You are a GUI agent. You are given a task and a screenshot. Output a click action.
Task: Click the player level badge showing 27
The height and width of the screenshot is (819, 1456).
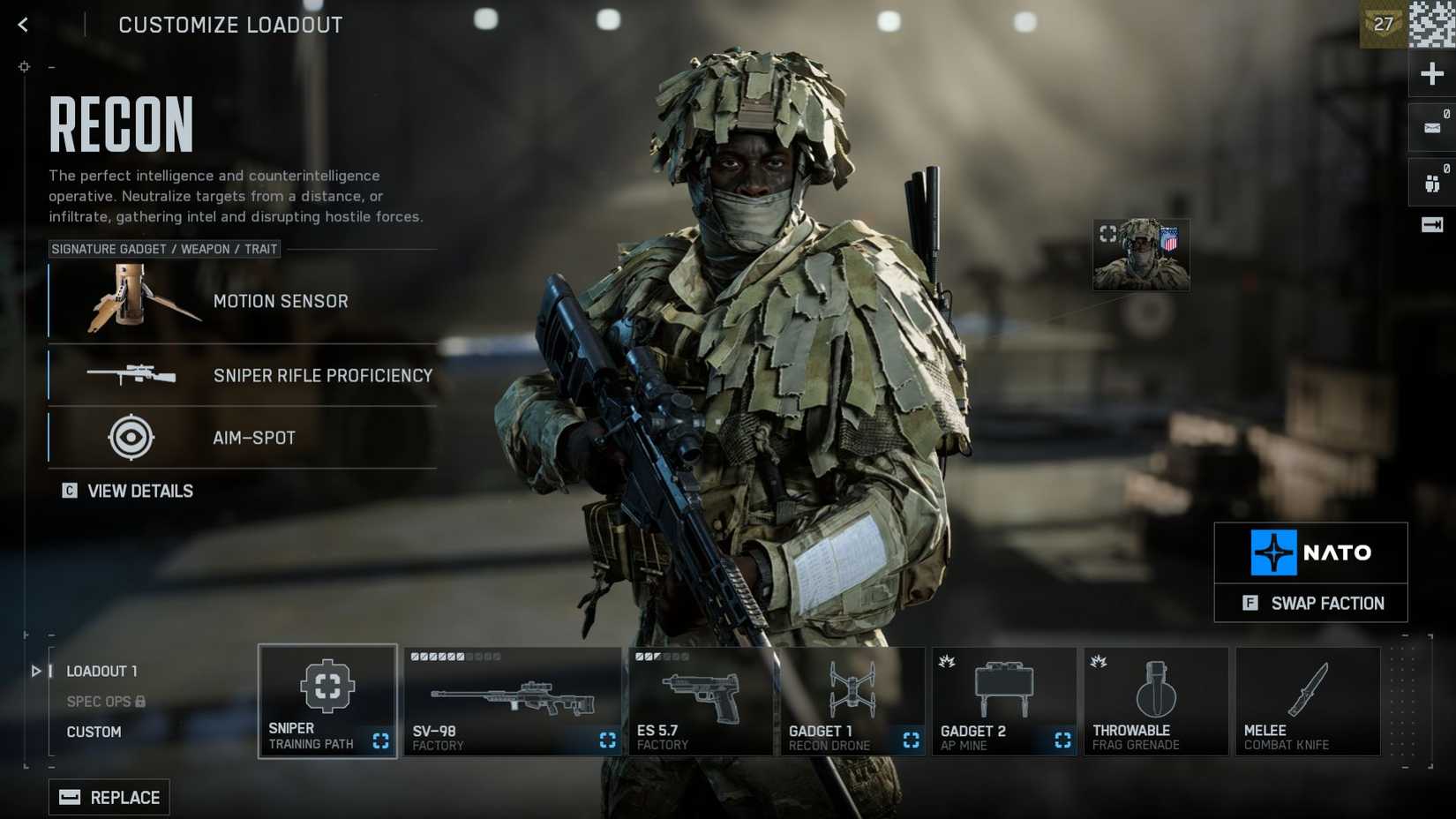click(1385, 24)
